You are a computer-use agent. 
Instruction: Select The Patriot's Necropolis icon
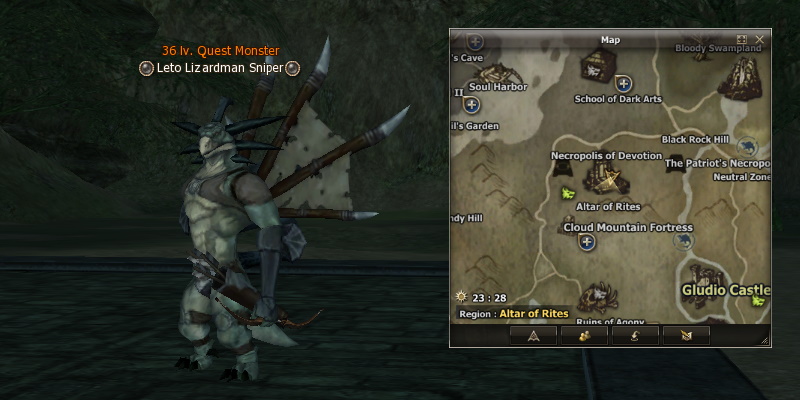676,162
